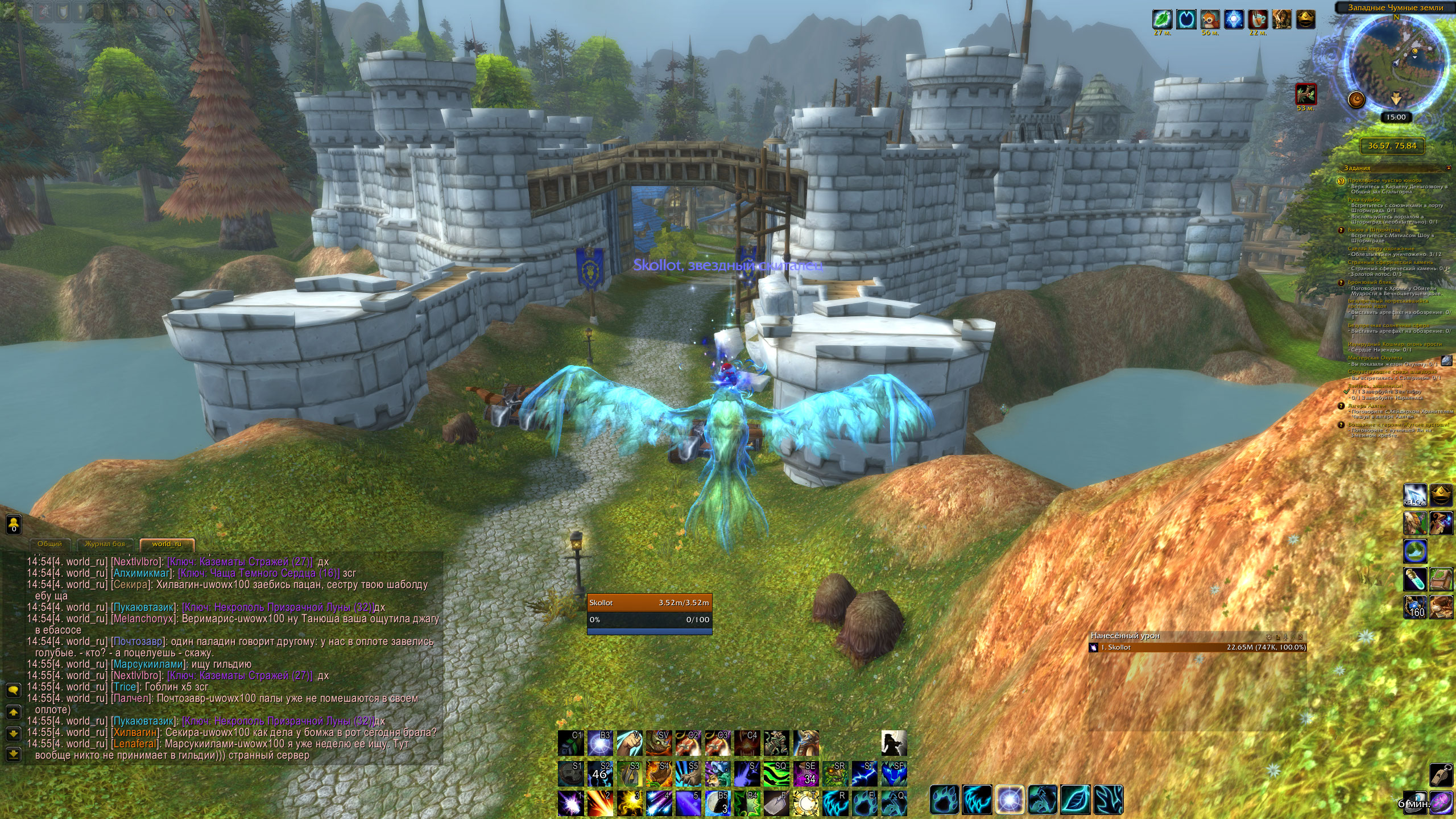Open the green clover book icon
Viewport: 1456px width, 819px height.
pyautogui.click(x=1441, y=579)
